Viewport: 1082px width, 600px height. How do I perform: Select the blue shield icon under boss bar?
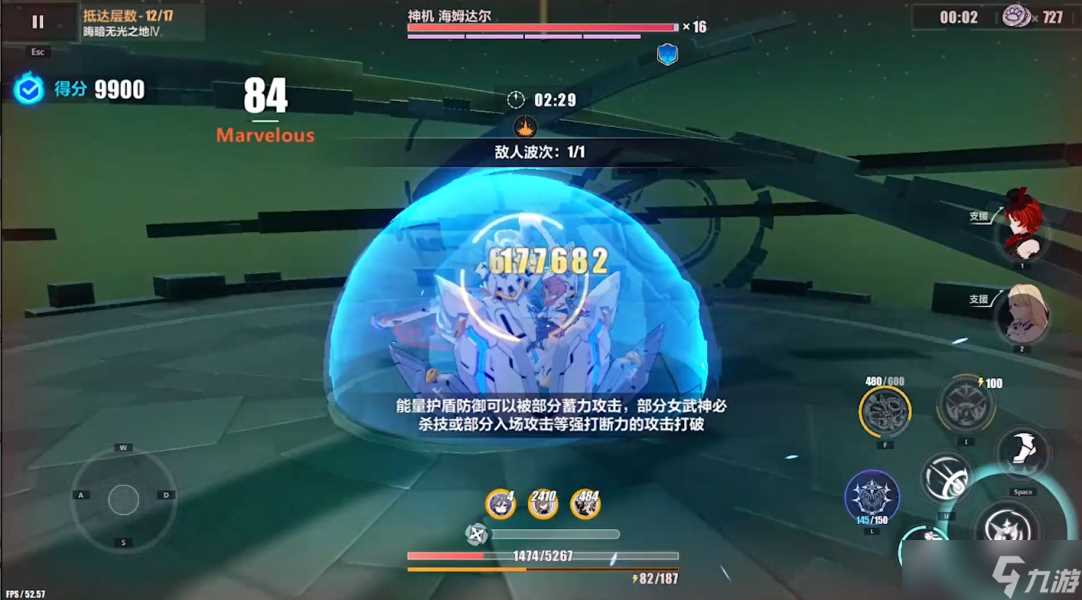pyautogui.click(x=667, y=54)
